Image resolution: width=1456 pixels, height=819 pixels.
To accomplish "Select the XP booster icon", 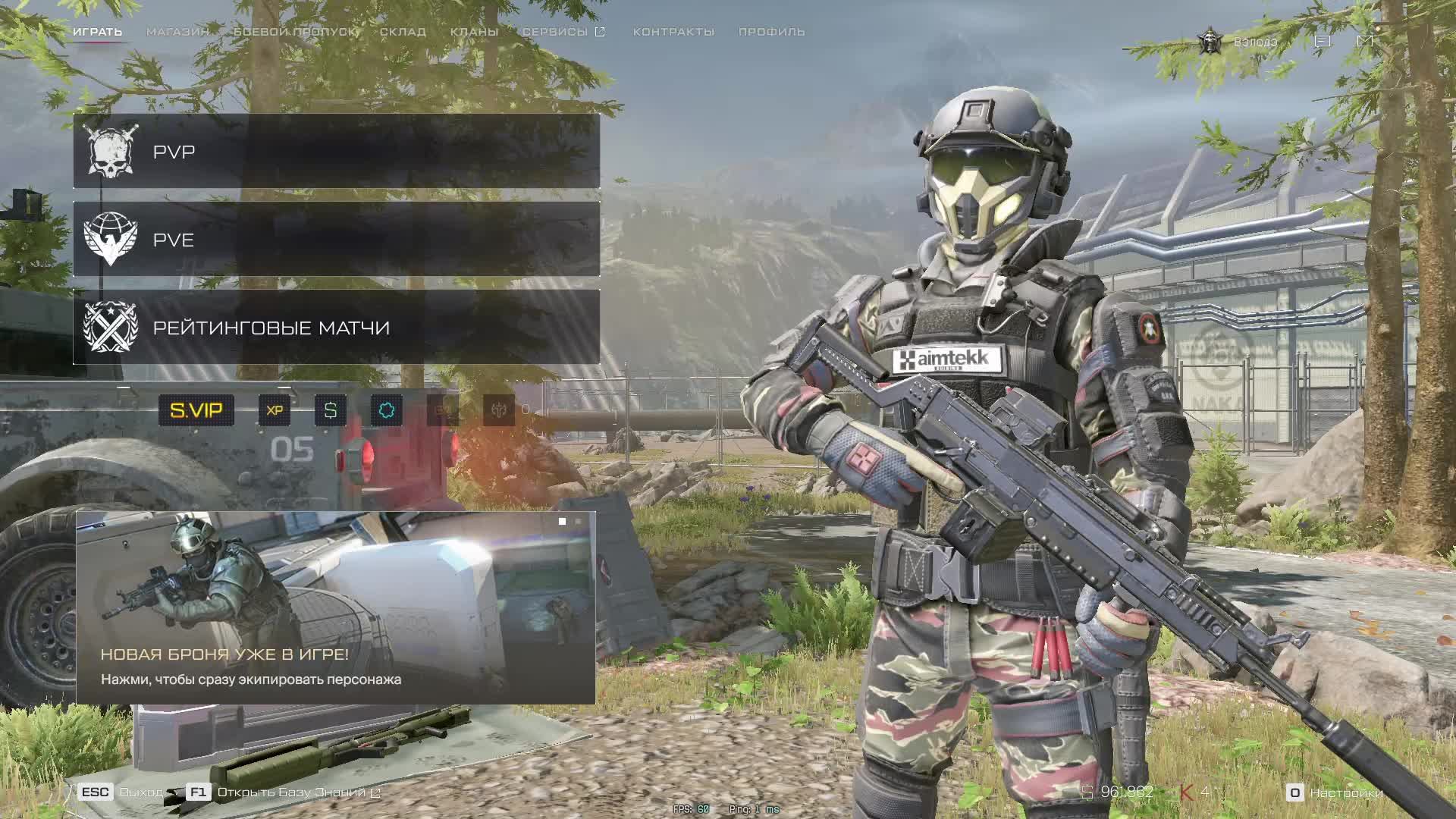I will click(275, 410).
